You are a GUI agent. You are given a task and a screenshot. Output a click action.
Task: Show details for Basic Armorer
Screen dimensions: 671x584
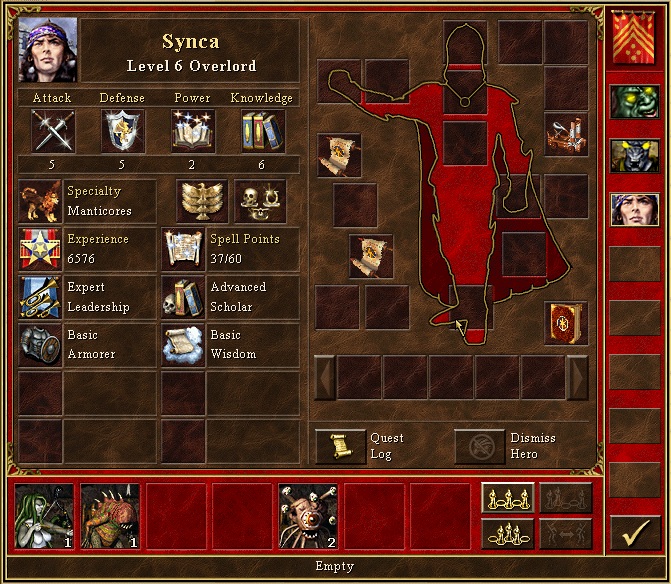click(40, 344)
